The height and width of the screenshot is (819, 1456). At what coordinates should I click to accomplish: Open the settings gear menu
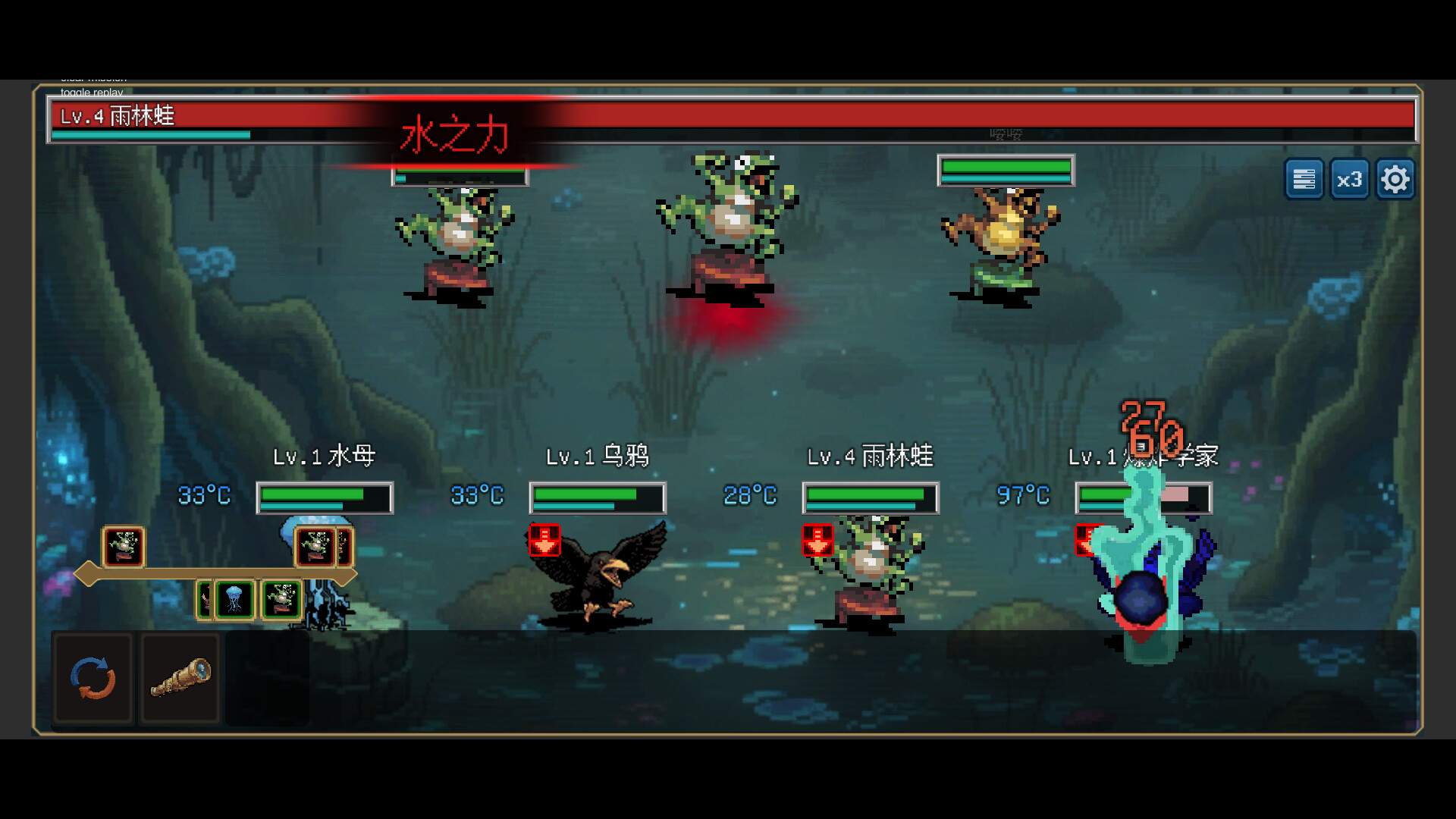[x=1395, y=179]
